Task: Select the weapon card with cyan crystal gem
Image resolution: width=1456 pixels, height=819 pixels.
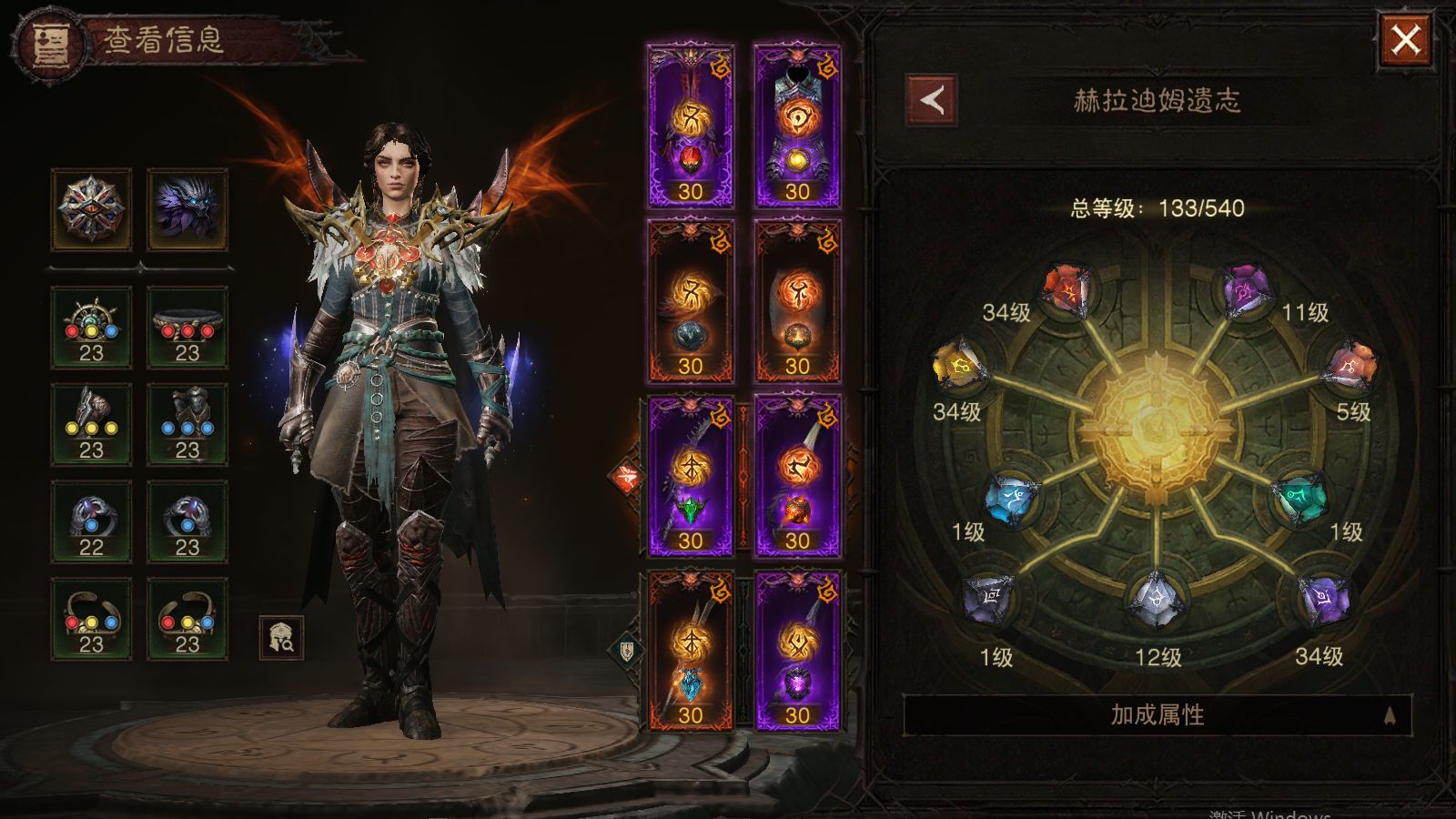Action: [x=690, y=650]
